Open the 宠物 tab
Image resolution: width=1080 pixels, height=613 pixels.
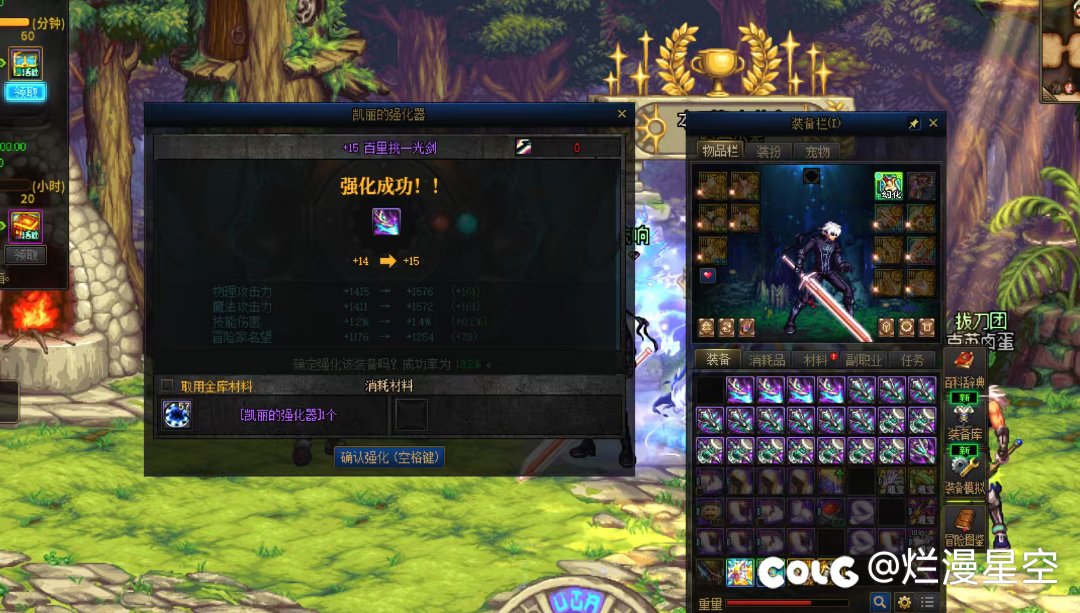click(817, 152)
